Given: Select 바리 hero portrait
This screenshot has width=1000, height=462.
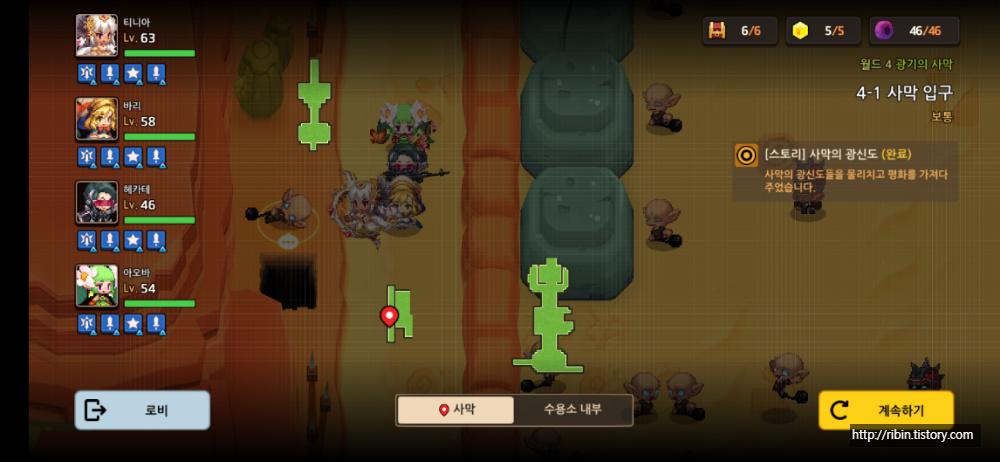Looking at the screenshot, I should click(97, 120).
